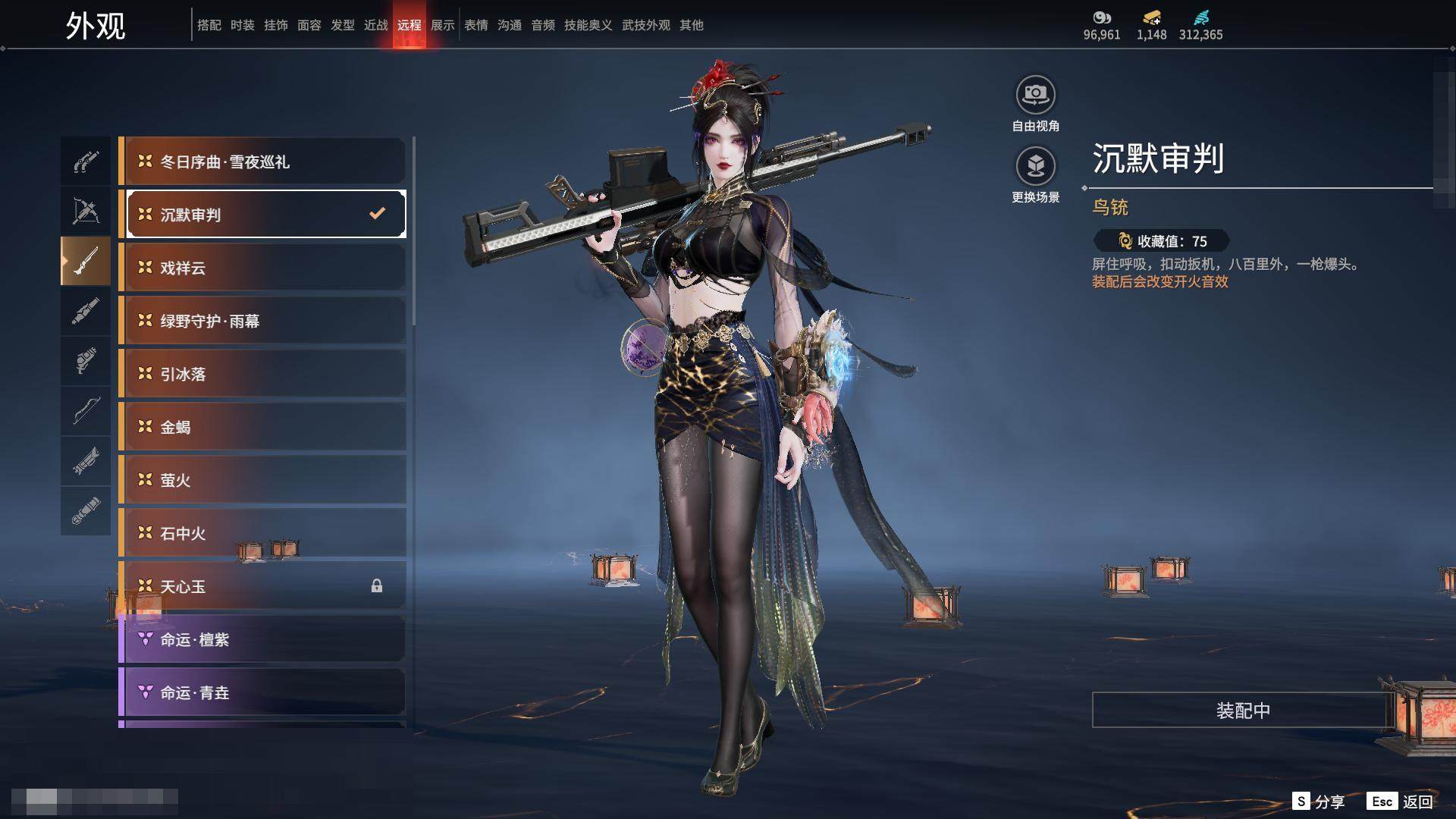Click the 装配中 equip button
This screenshot has width=1456, height=819.
(1242, 711)
